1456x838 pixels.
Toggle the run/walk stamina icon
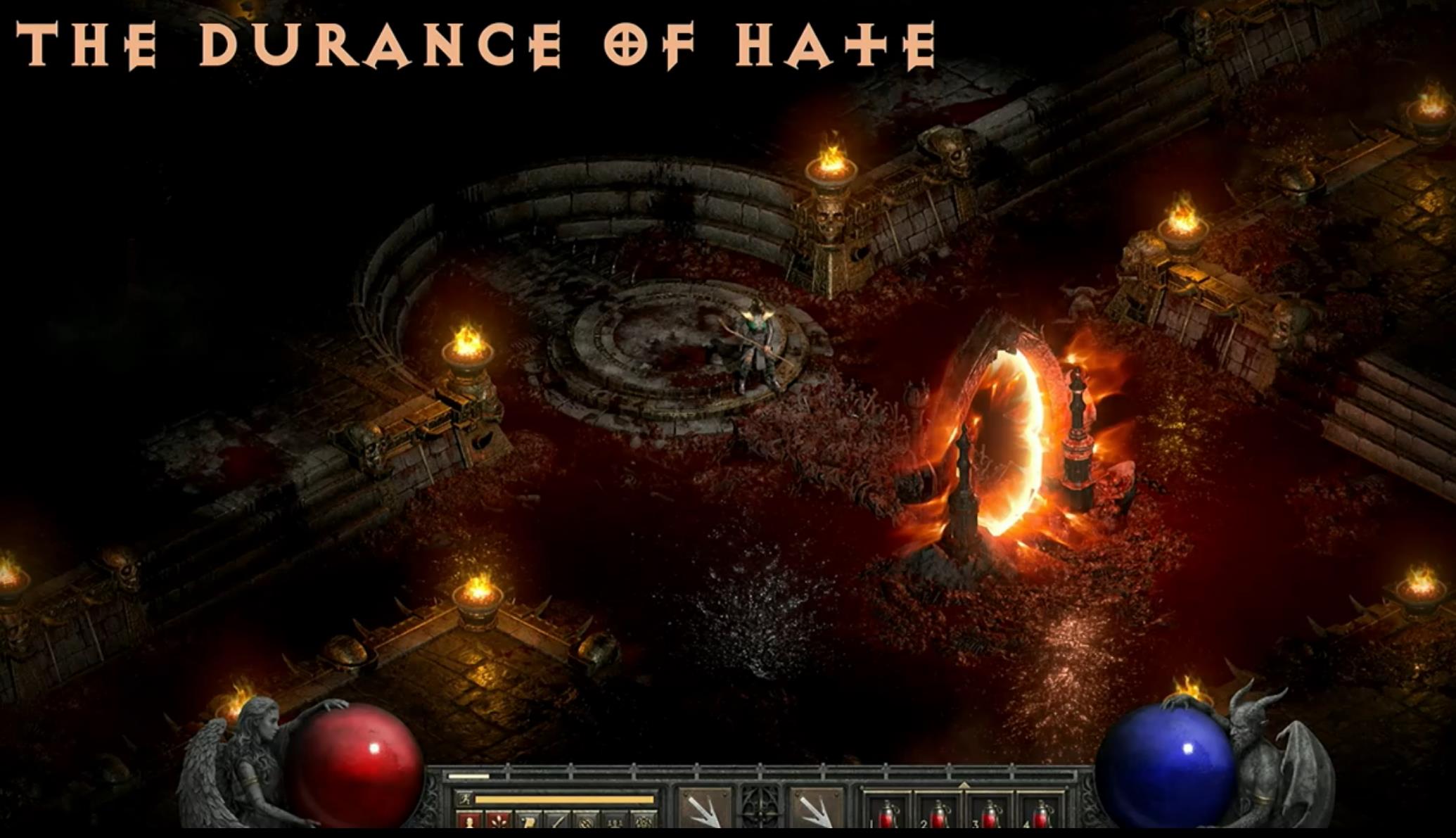(x=464, y=799)
